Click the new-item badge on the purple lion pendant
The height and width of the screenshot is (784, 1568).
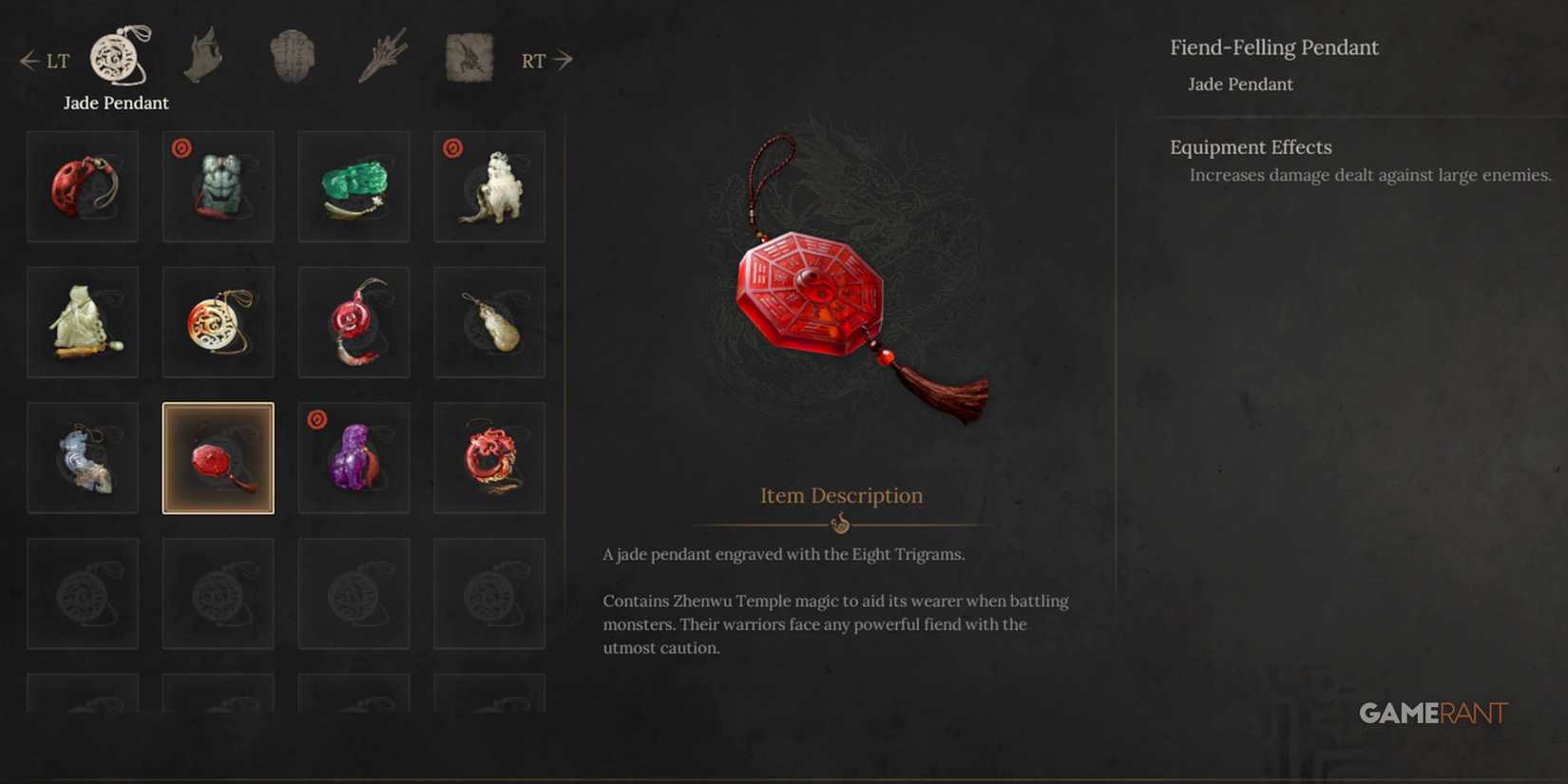316,418
